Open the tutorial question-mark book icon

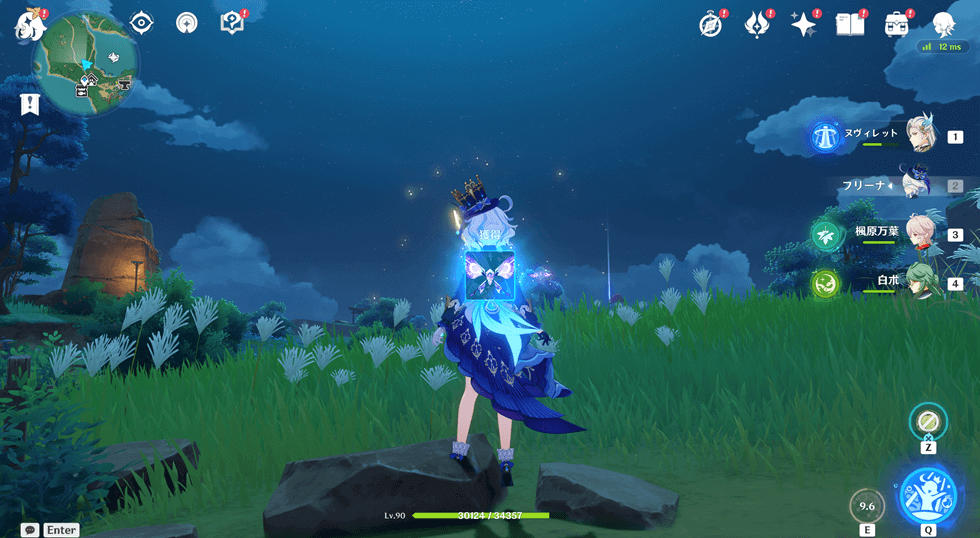click(x=231, y=23)
